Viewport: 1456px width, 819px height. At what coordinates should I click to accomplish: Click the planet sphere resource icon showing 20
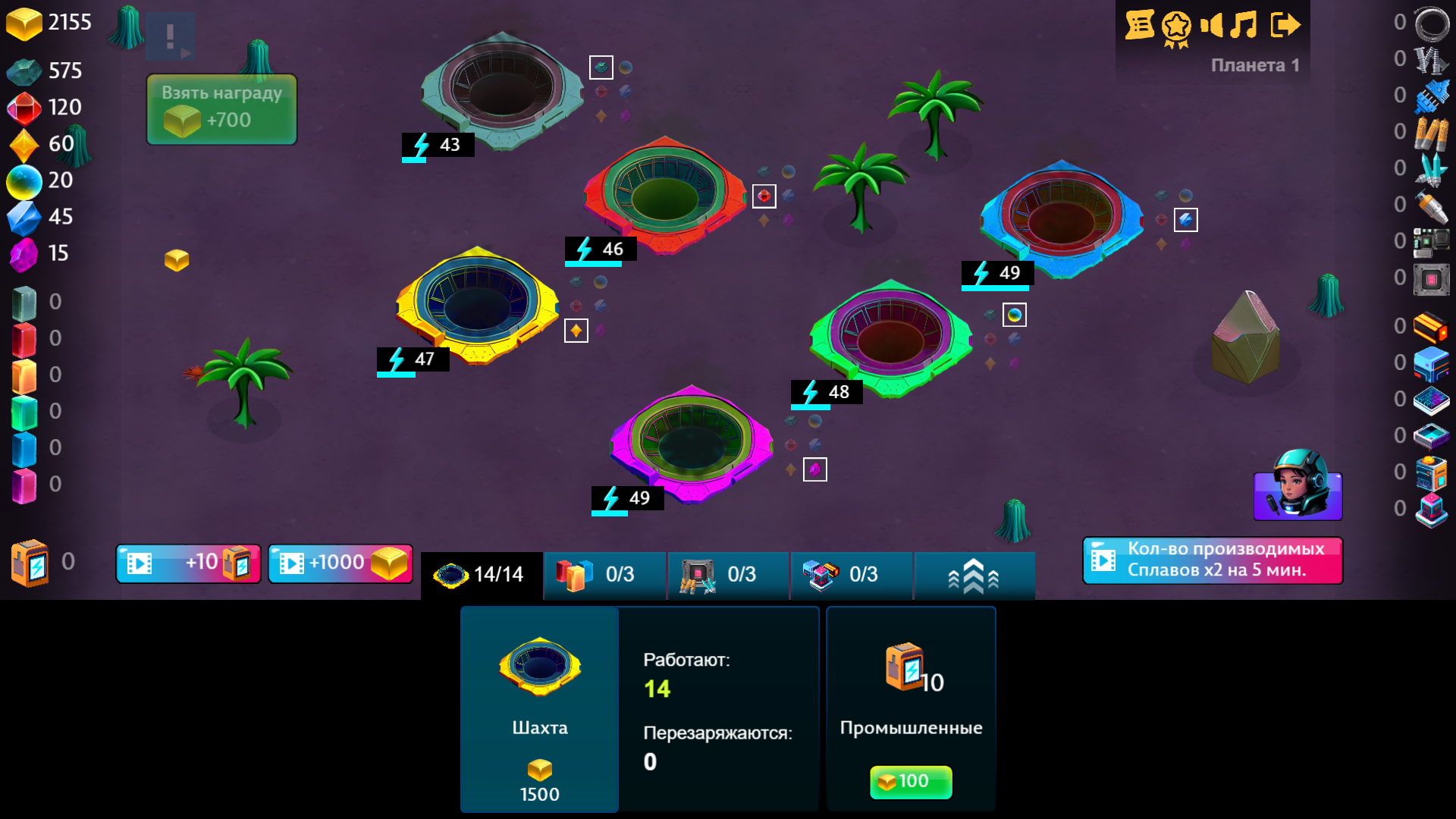[x=24, y=180]
